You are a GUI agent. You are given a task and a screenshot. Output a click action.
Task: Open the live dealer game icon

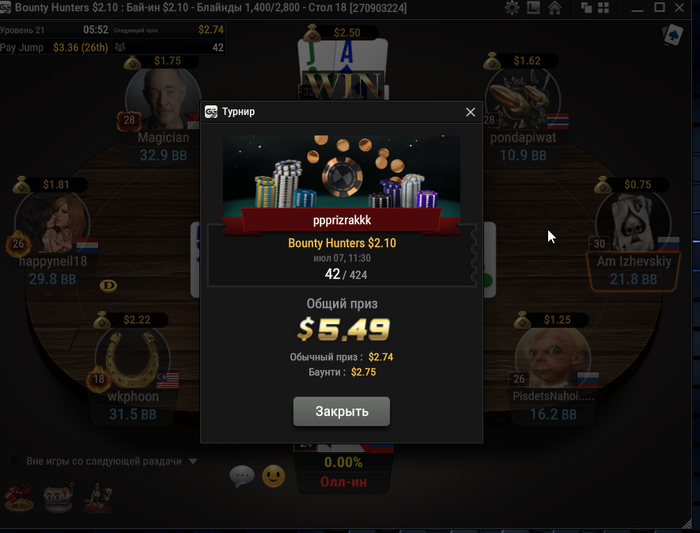point(99,495)
